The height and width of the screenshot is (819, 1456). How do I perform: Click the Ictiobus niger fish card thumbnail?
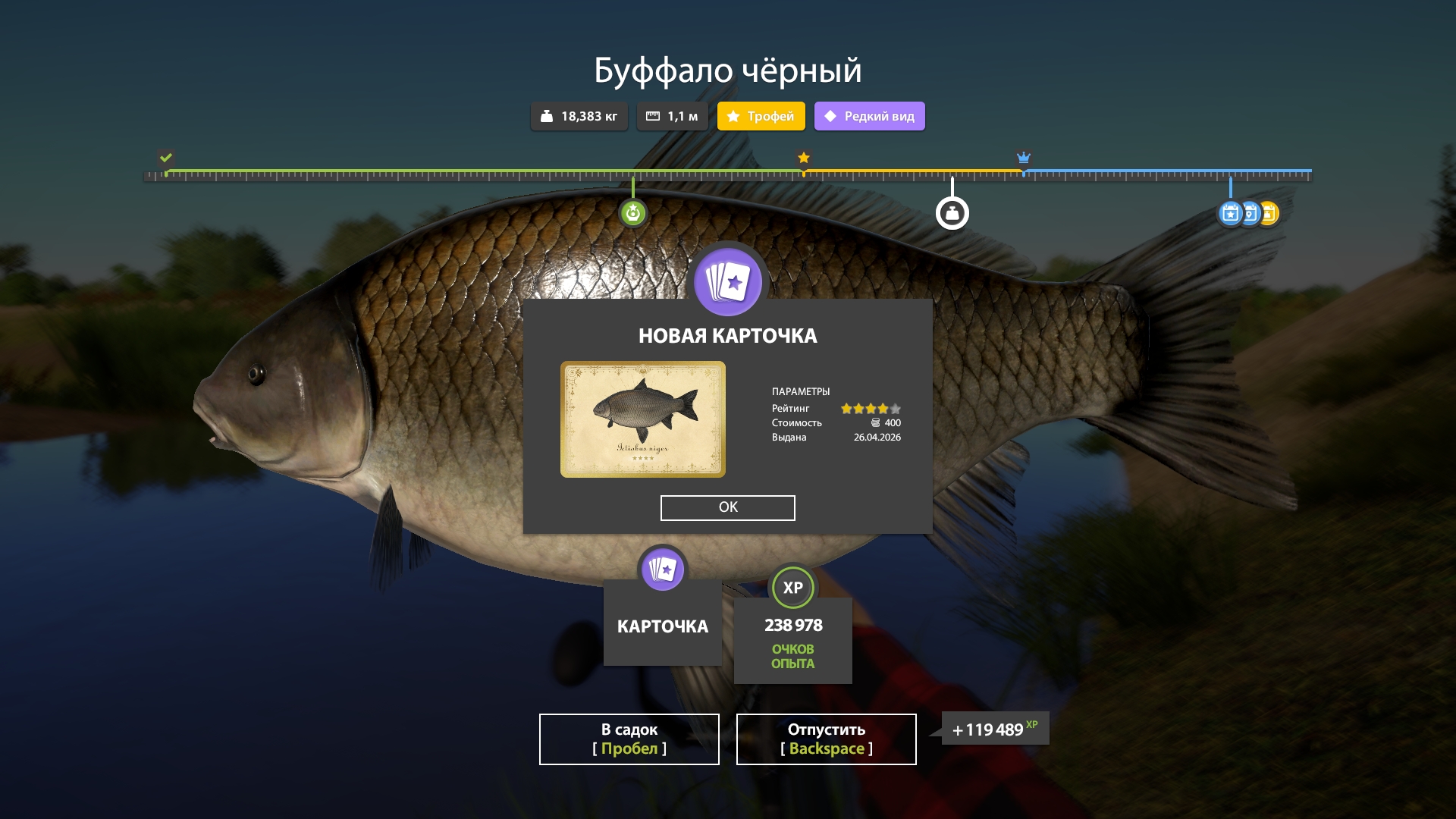[643, 419]
